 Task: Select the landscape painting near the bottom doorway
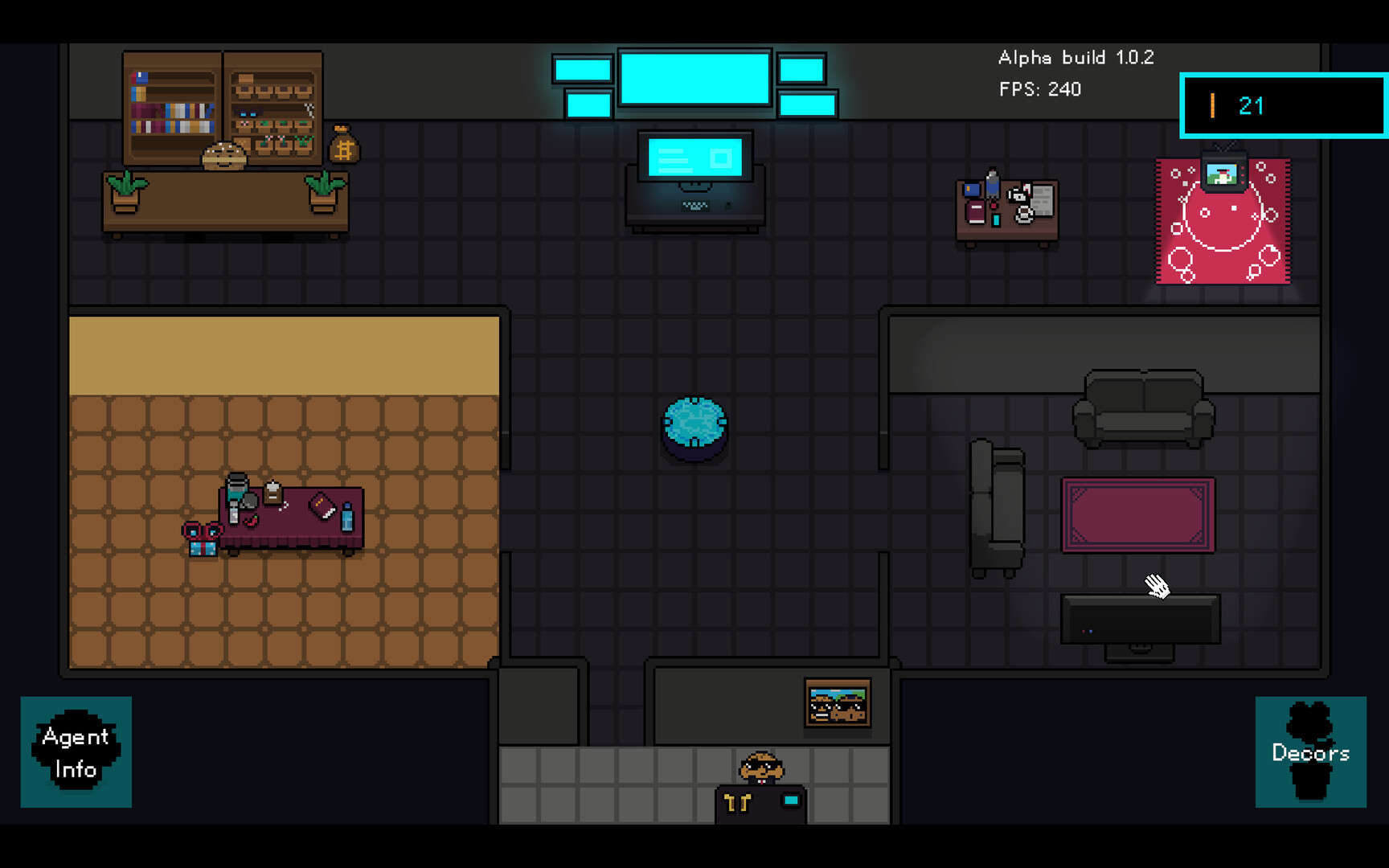(x=838, y=703)
